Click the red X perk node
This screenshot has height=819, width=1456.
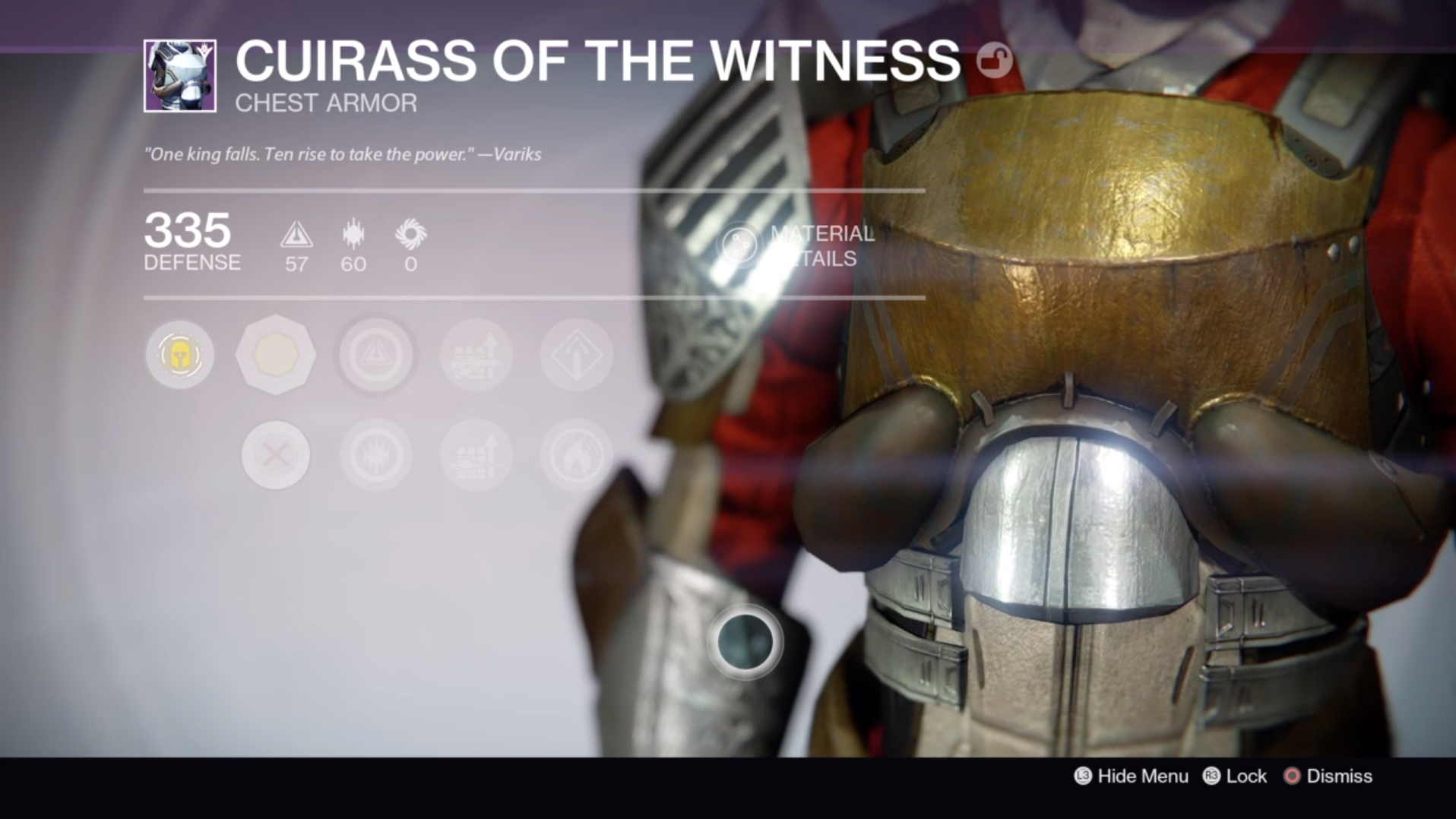pyautogui.click(x=275, y=455)
